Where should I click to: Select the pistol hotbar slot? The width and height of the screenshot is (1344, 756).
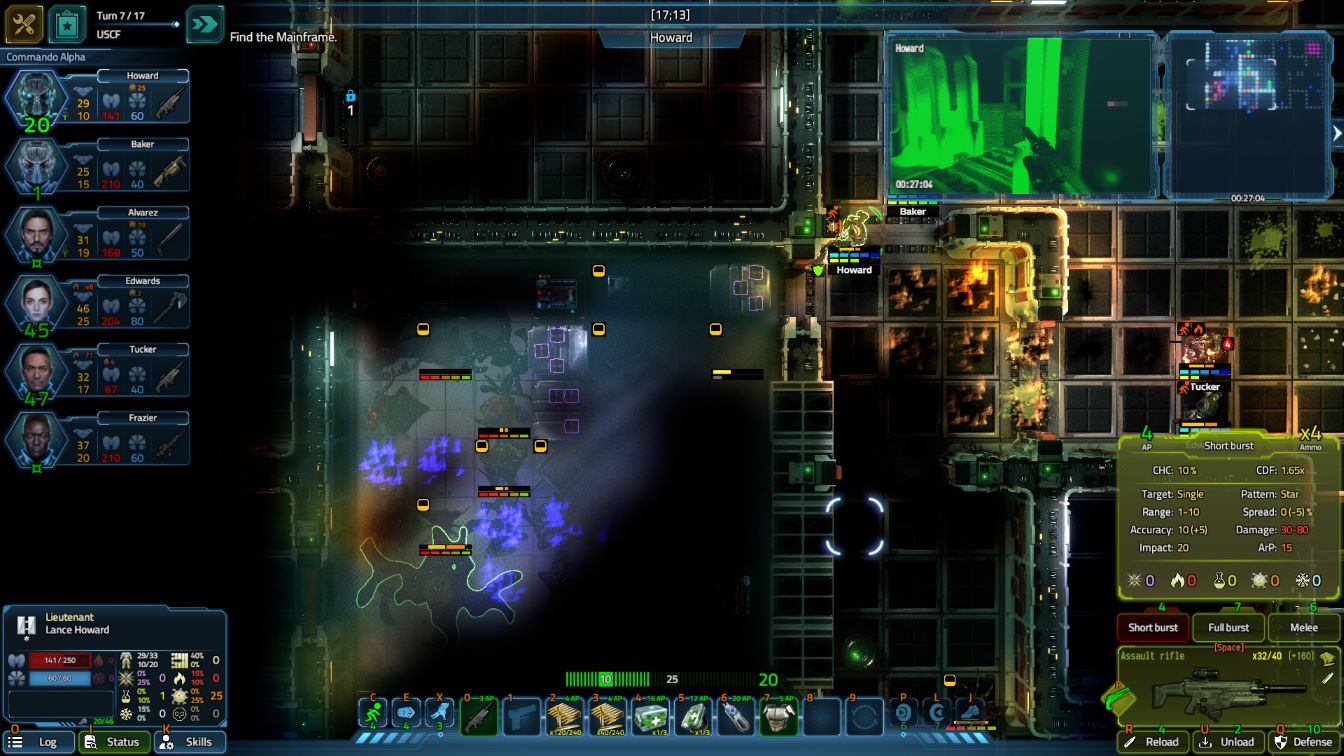[x=522, y=717]
